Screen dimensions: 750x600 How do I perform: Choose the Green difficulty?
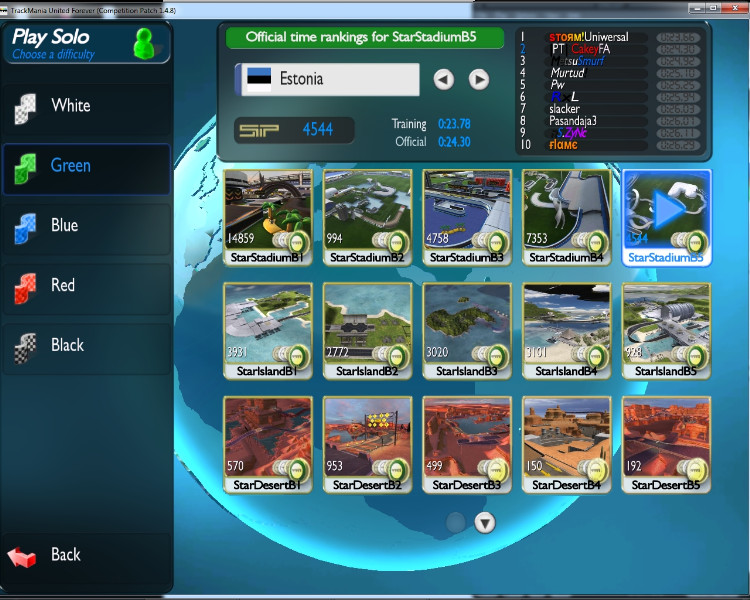point(85,166)
